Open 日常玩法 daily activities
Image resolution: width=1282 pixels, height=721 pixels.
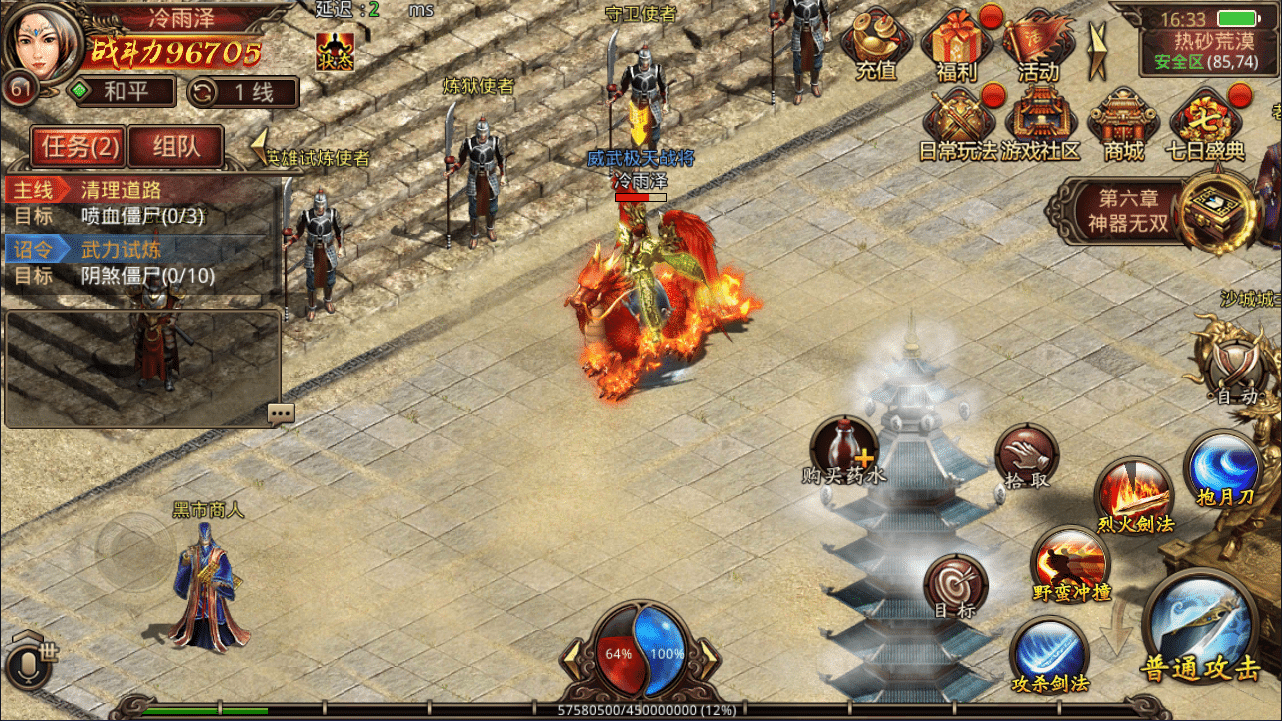coord(957,124)
